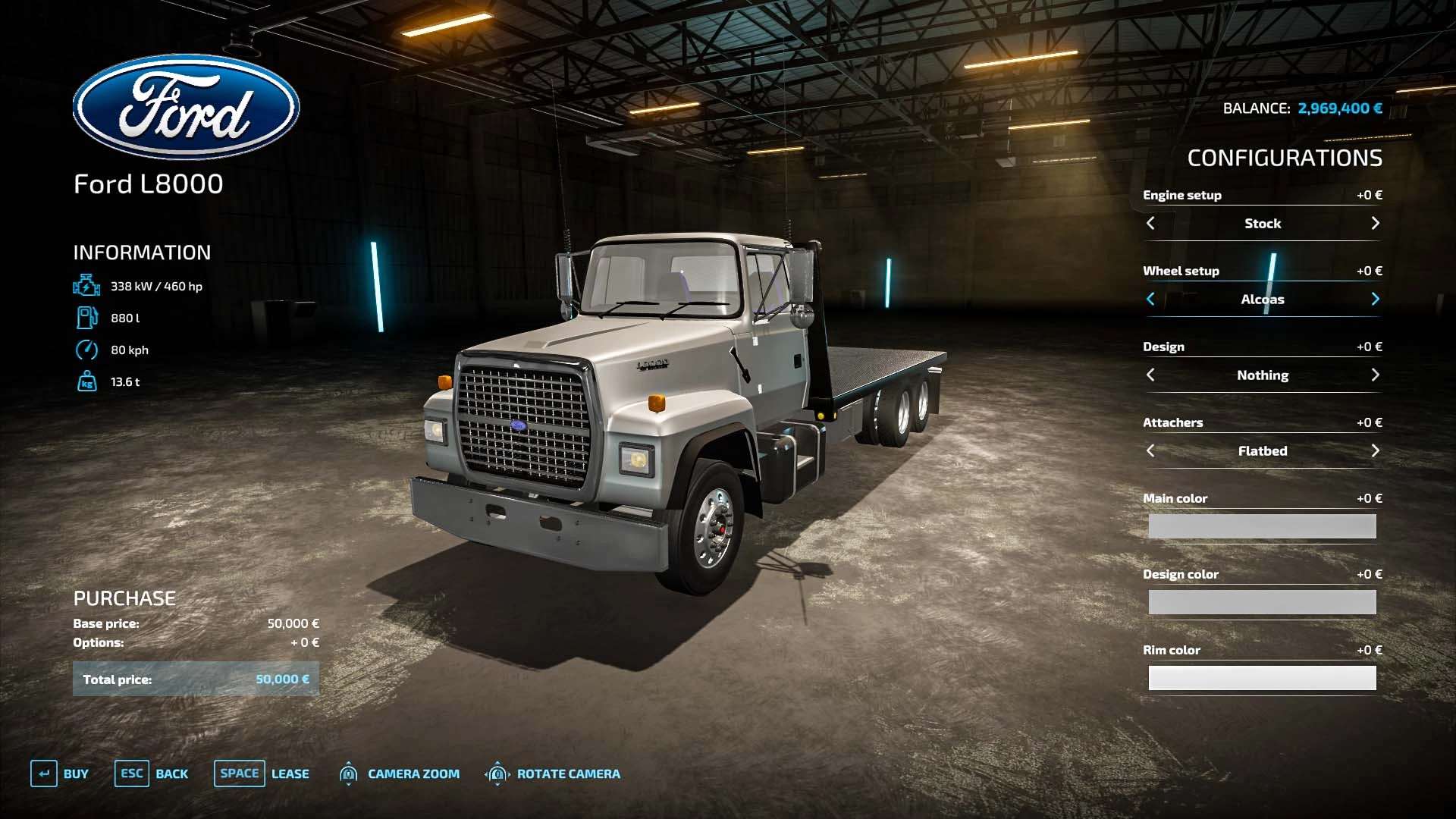Select next Engine setup option
Image resolution: width=1456 pixels, height=819 pixels.
click(1375, 224)
